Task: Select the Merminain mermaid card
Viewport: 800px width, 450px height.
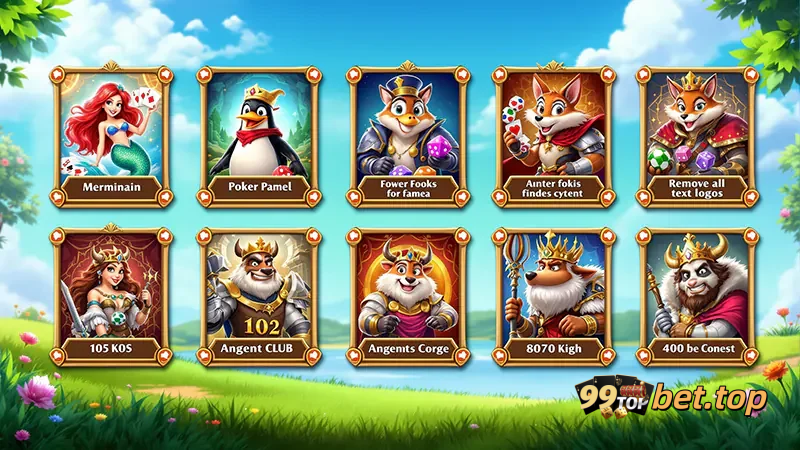Action: click(x=112, y=135)
